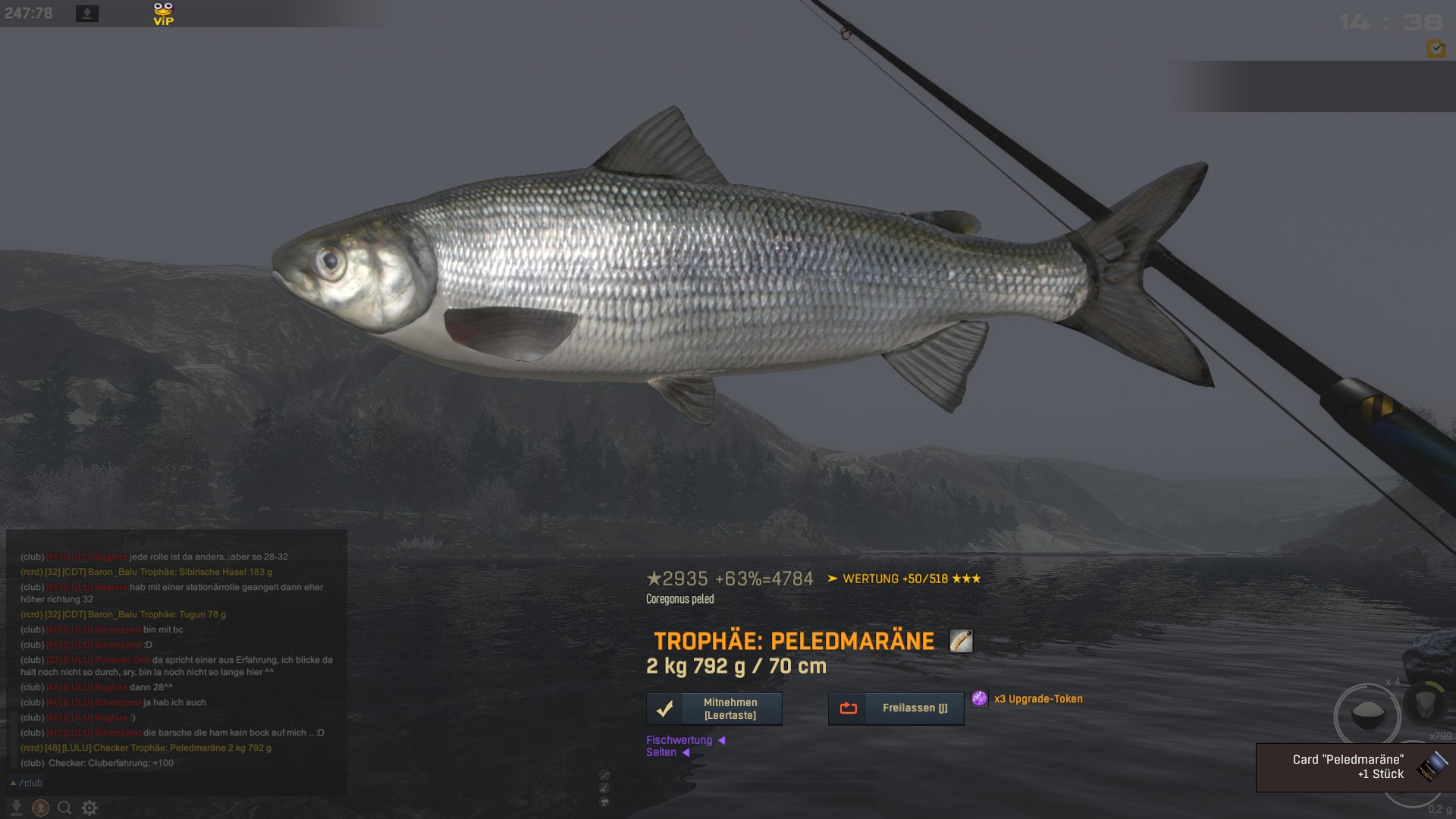The height and width of the screenshot is (819, 1456).
Task: Click the maggot bait icon beside trophy title
Action: click(961, 642)
